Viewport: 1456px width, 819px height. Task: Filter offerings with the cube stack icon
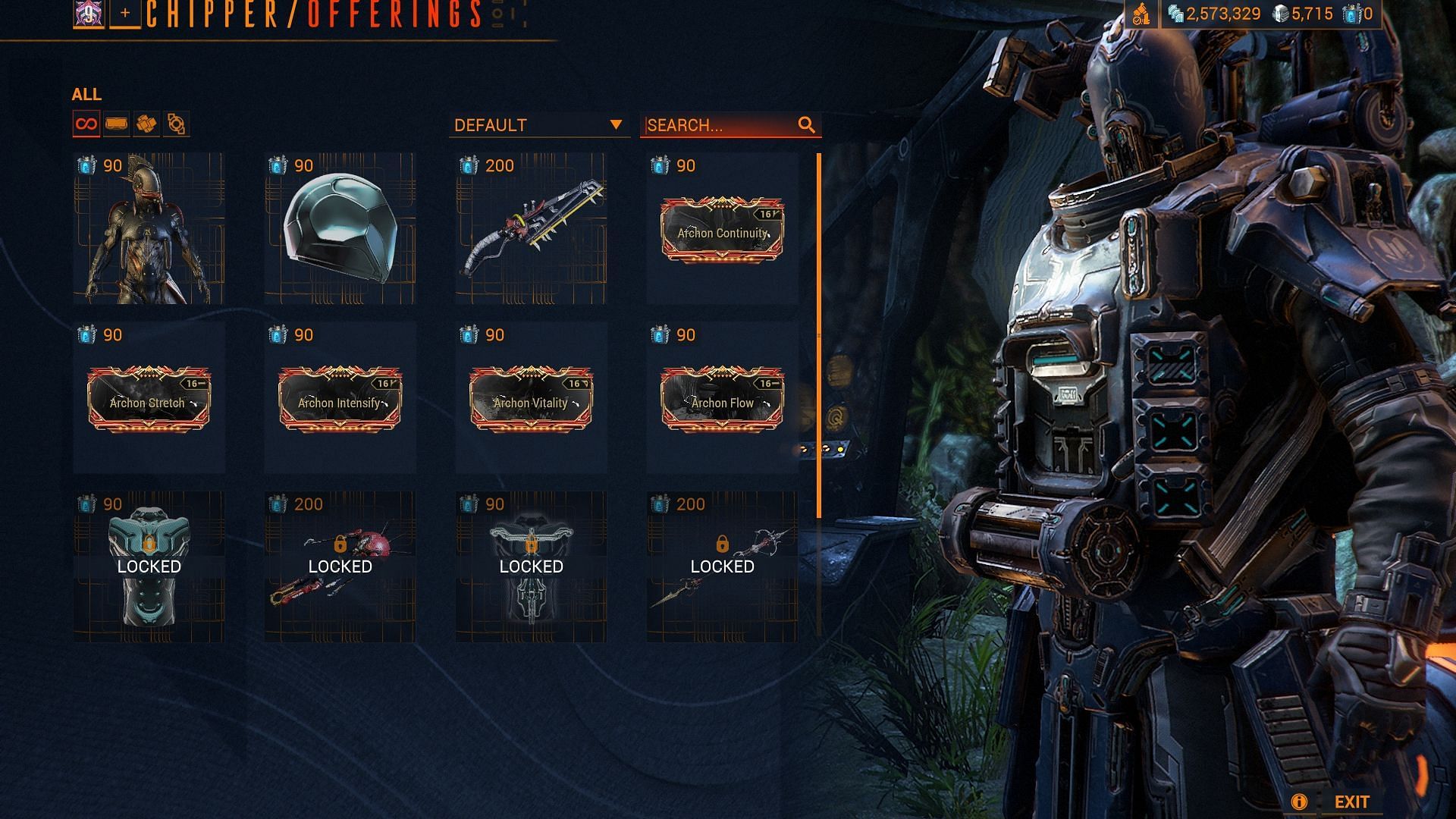pos(146,124)
